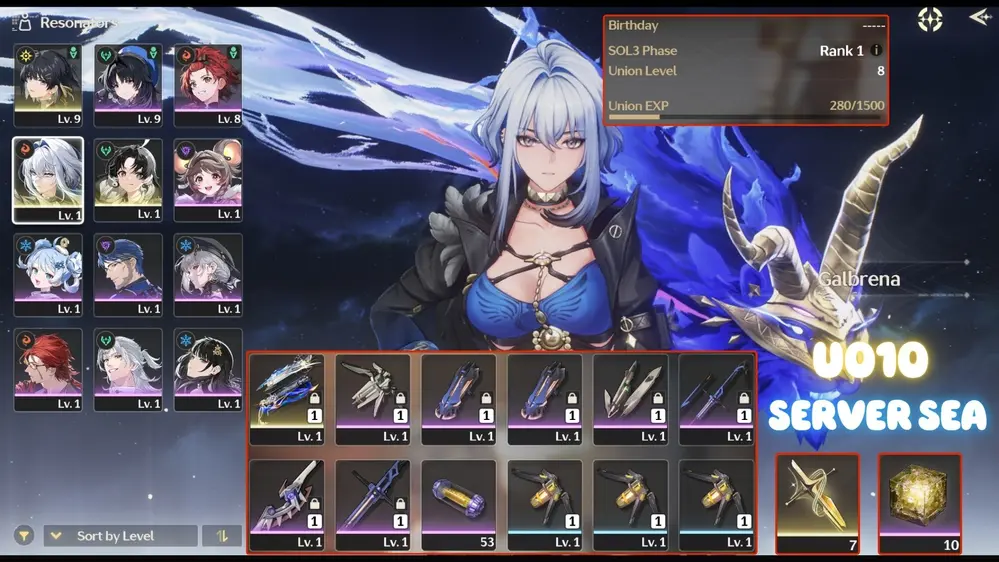Select the blue beret girl resonator

(x=128, y=83)
